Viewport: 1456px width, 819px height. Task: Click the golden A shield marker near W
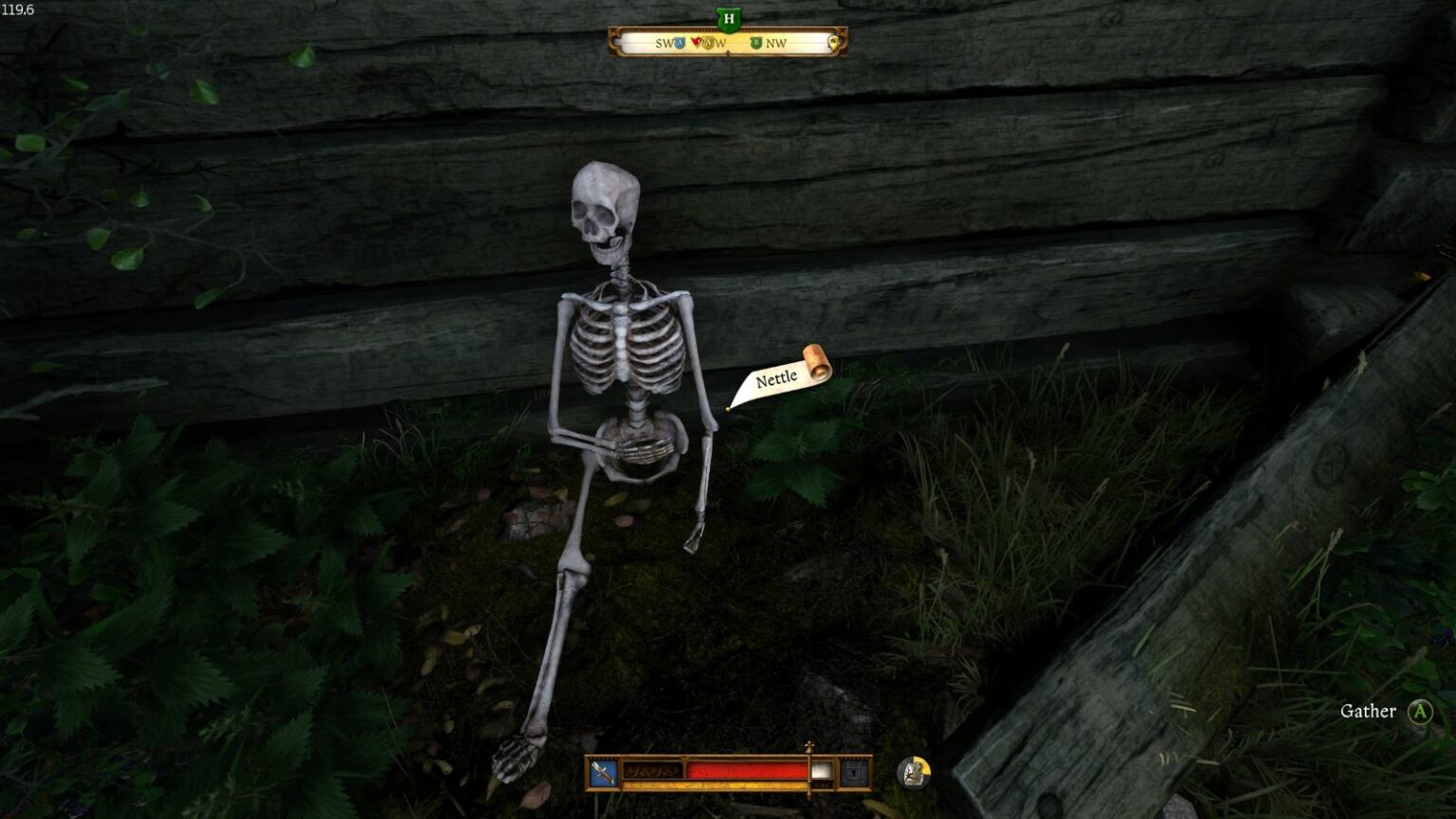708,43
